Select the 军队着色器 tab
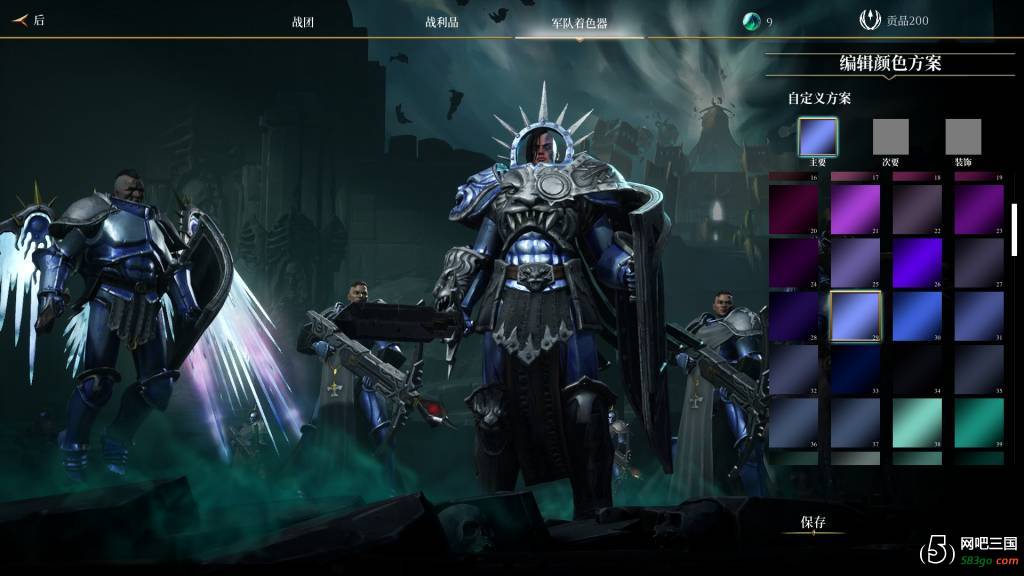 click(x=579, y=22)
